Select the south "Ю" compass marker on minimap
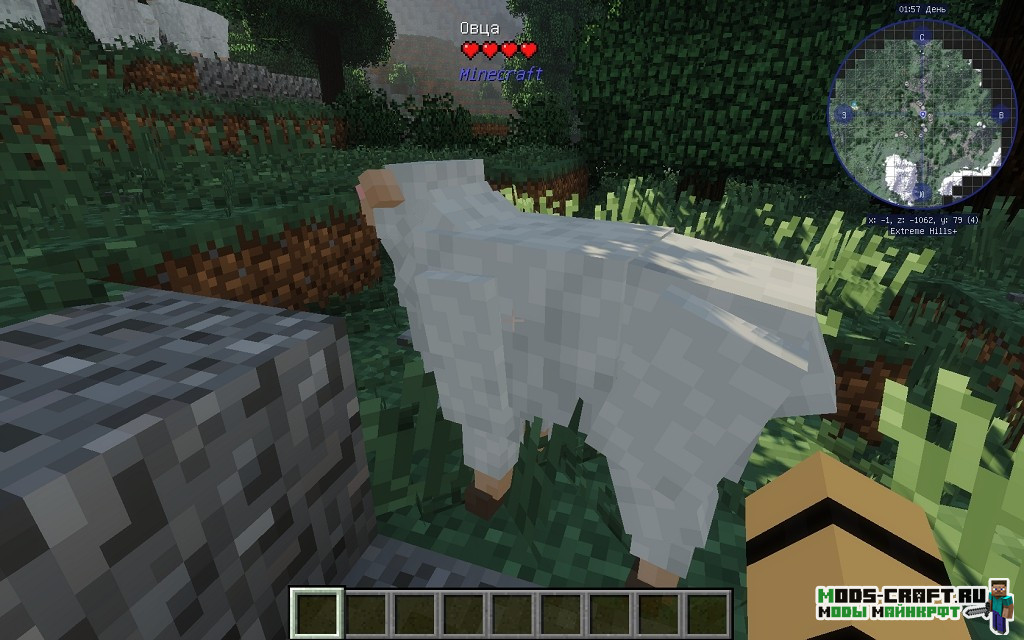Viewport: 1024px width, 640px height. 922,192
